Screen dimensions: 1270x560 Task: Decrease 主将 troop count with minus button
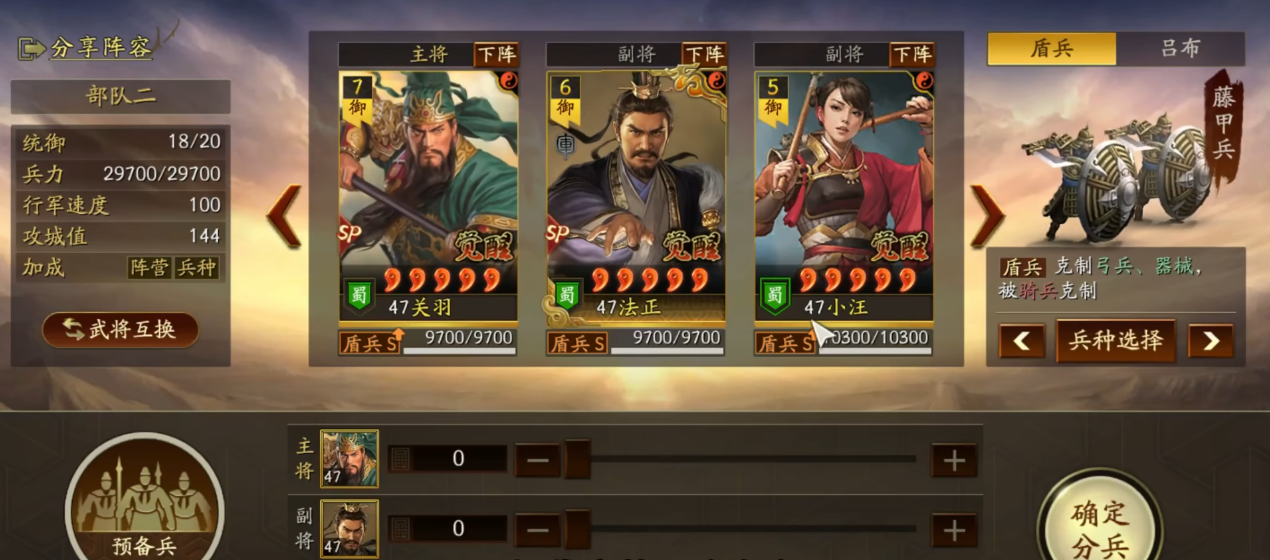tap(538, 460)
